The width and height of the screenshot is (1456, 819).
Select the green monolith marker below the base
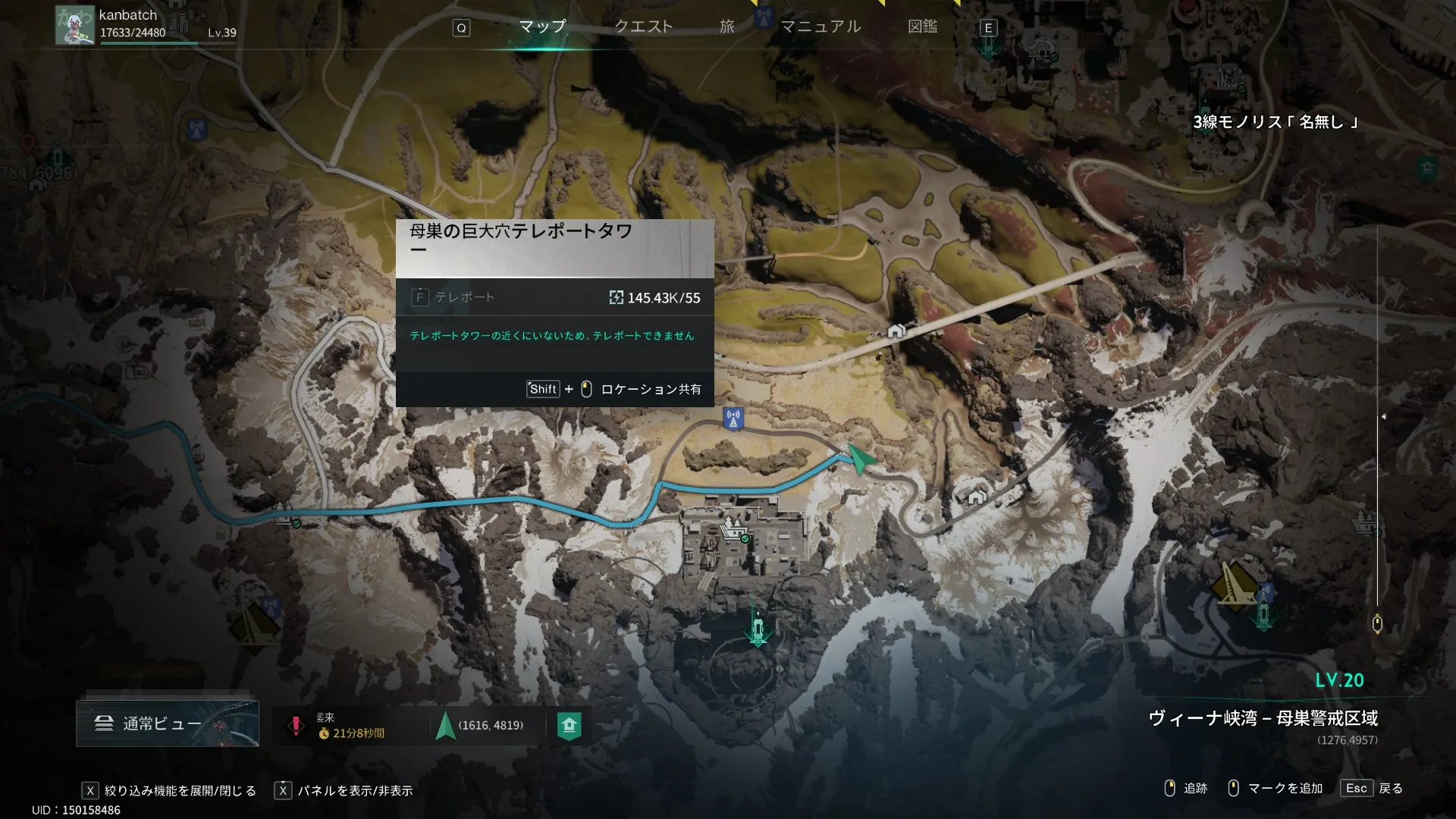point(758,629)
